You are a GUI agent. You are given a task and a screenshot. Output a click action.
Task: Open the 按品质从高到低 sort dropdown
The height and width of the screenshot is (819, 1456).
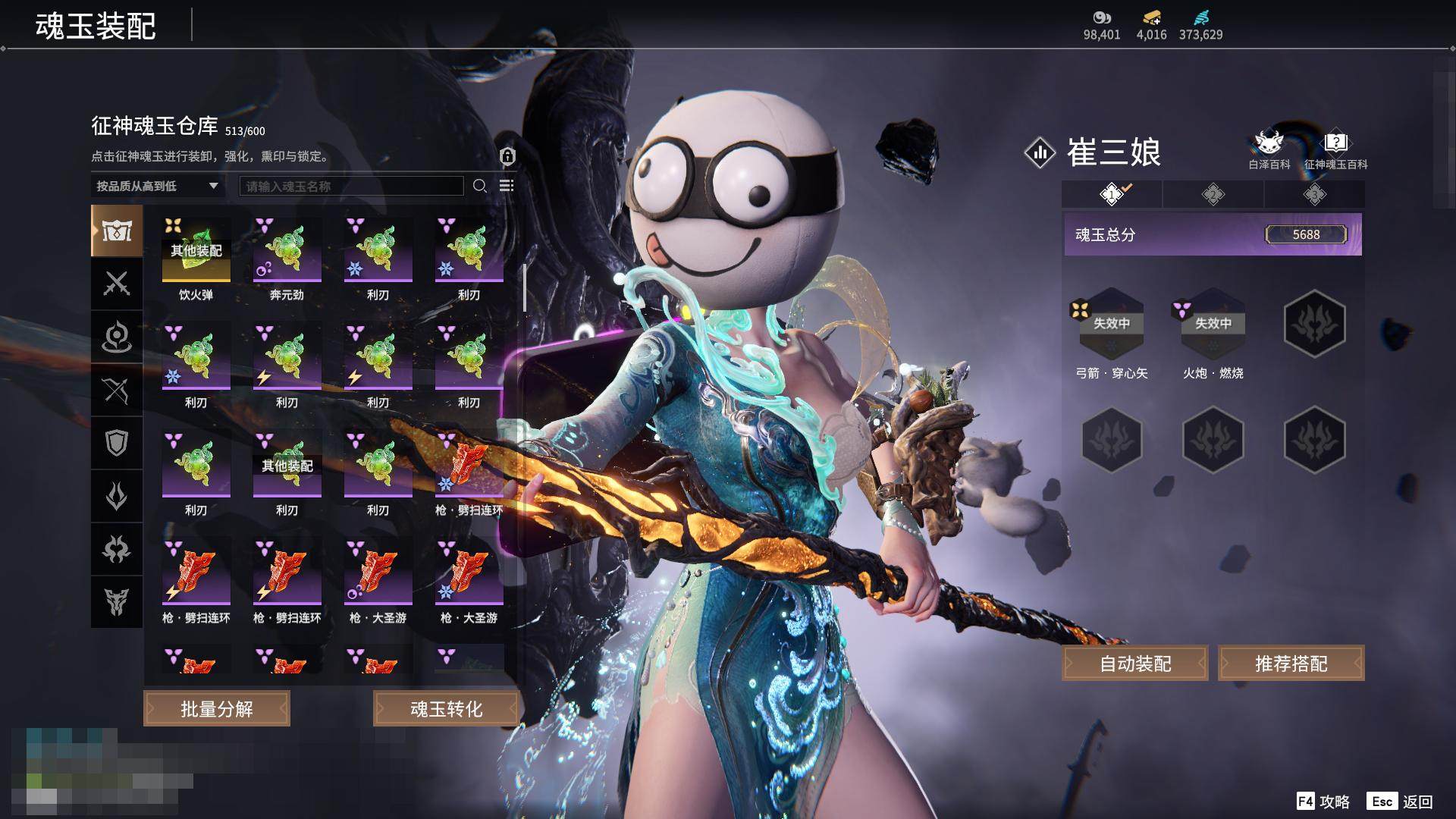(157, 186)
